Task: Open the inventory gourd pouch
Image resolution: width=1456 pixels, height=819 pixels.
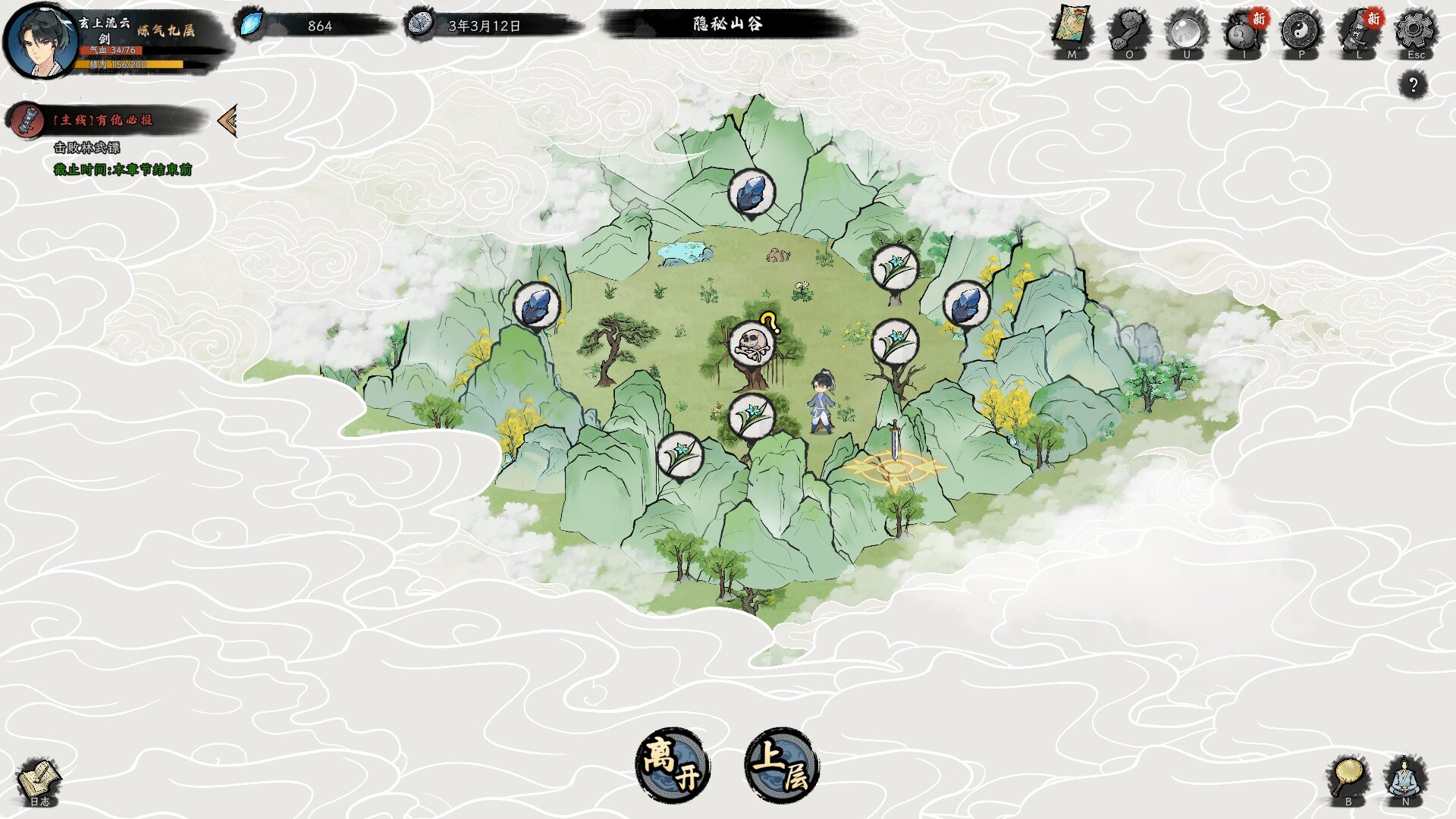Action: click(x=1243, y=32)
